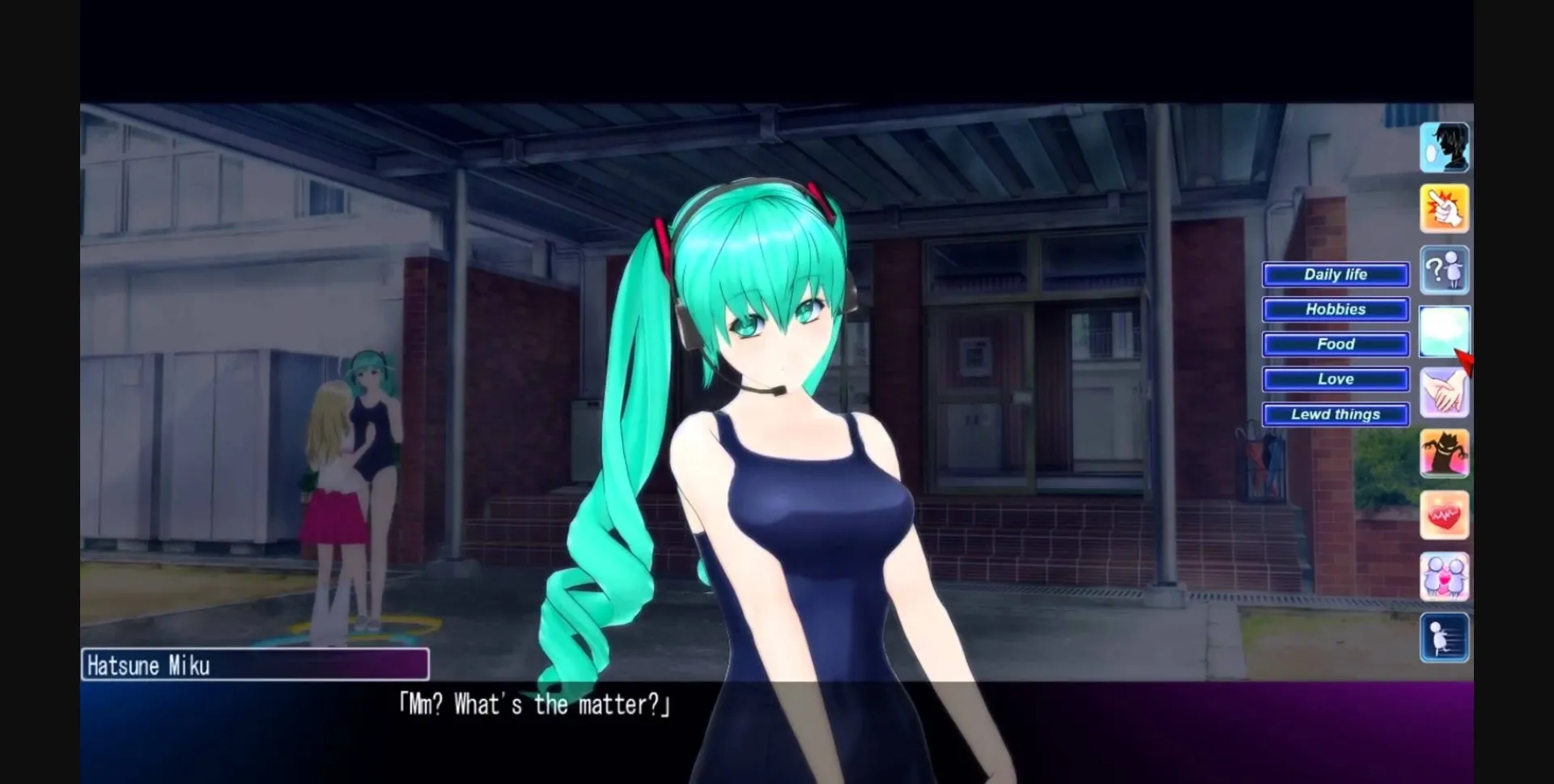Select the heartbeat status icon
1554x784 pixels.
coord(1445,515)
